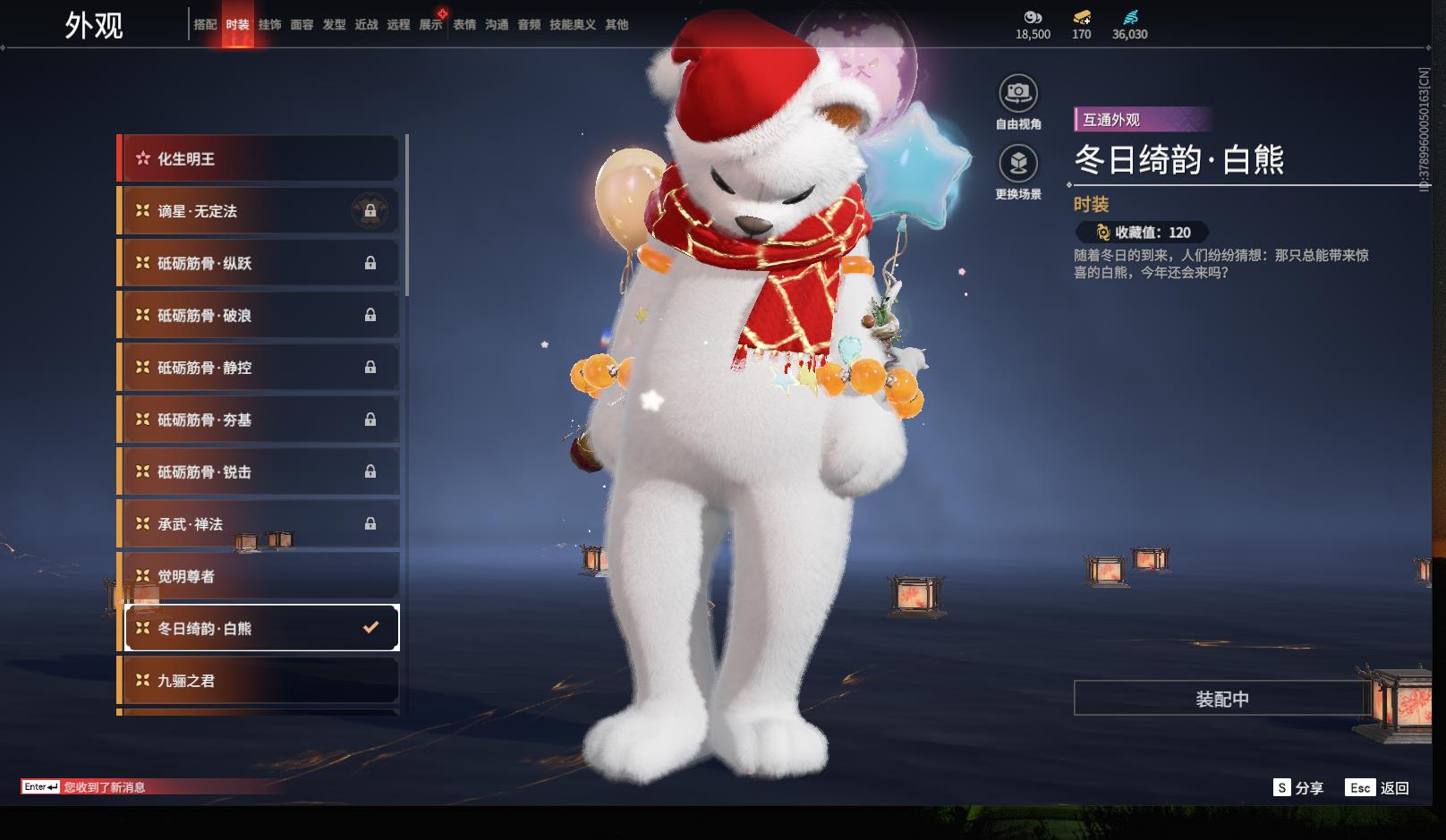
Task: Open the 近战 melee tab
Action: click(366, 25)
